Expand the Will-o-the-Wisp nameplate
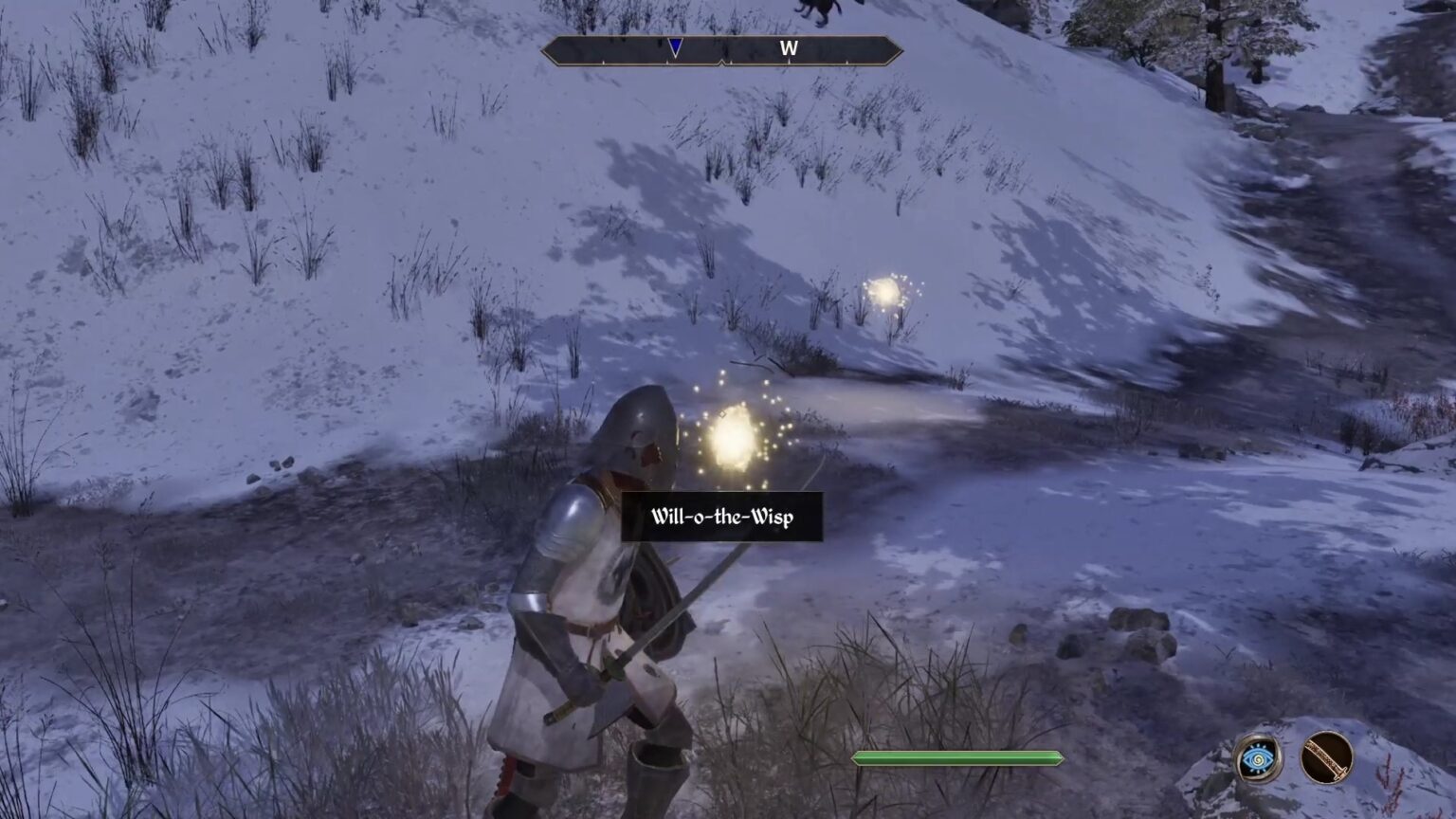Image resolution: width=1456 pixels, height=819 pixels. (x=723, y=518)
